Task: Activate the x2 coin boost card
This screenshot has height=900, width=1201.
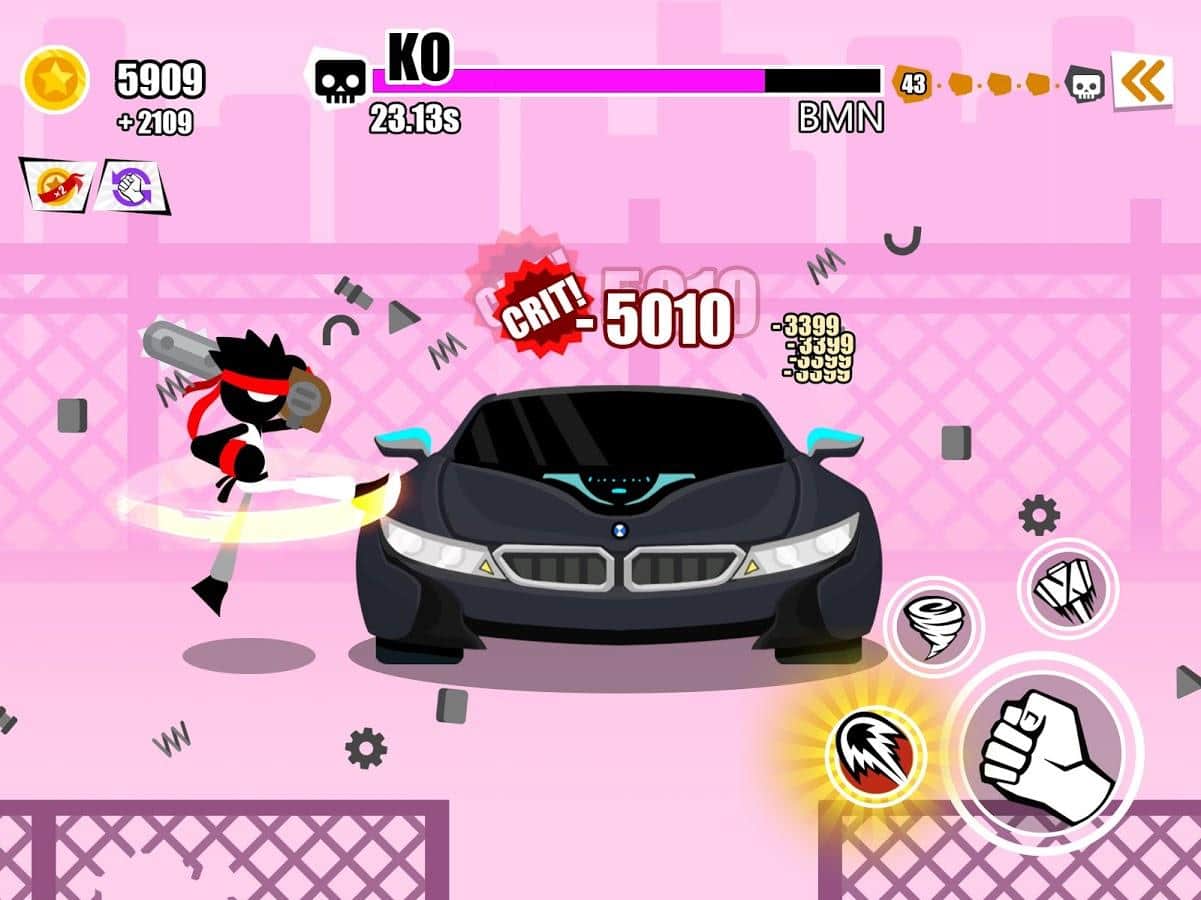Action: (x=57, y=186)
